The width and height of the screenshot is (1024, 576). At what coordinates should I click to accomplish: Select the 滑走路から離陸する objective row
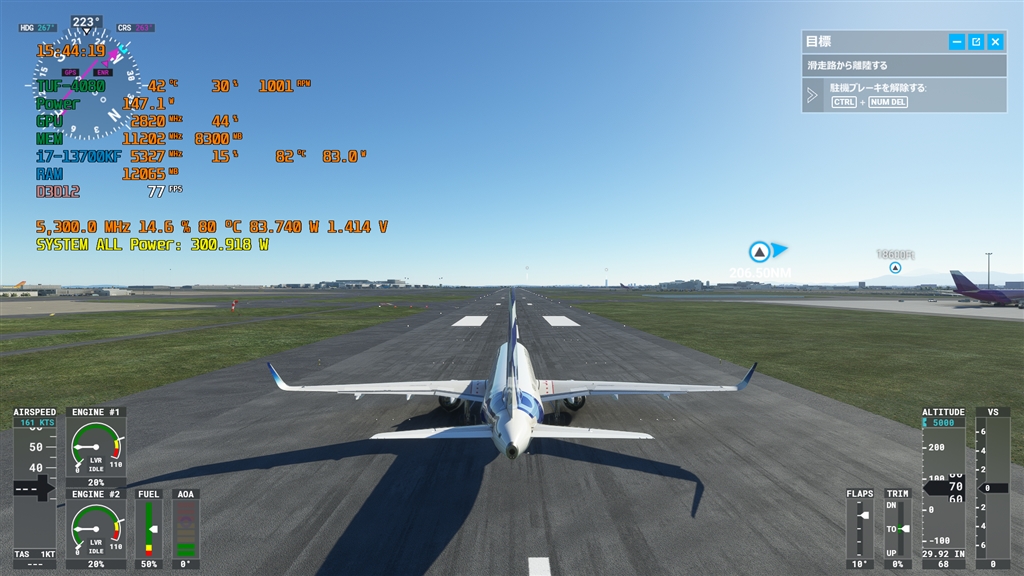click(904, 66)
